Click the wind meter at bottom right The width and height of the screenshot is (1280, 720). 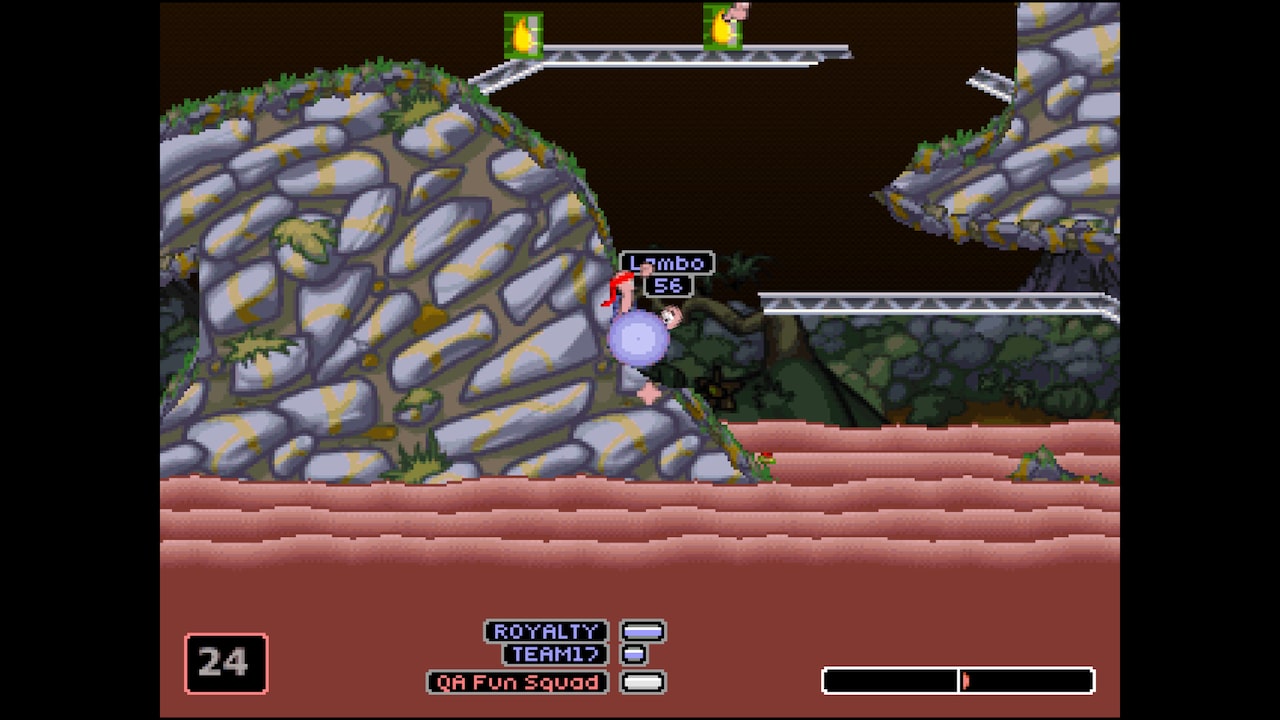957,681
